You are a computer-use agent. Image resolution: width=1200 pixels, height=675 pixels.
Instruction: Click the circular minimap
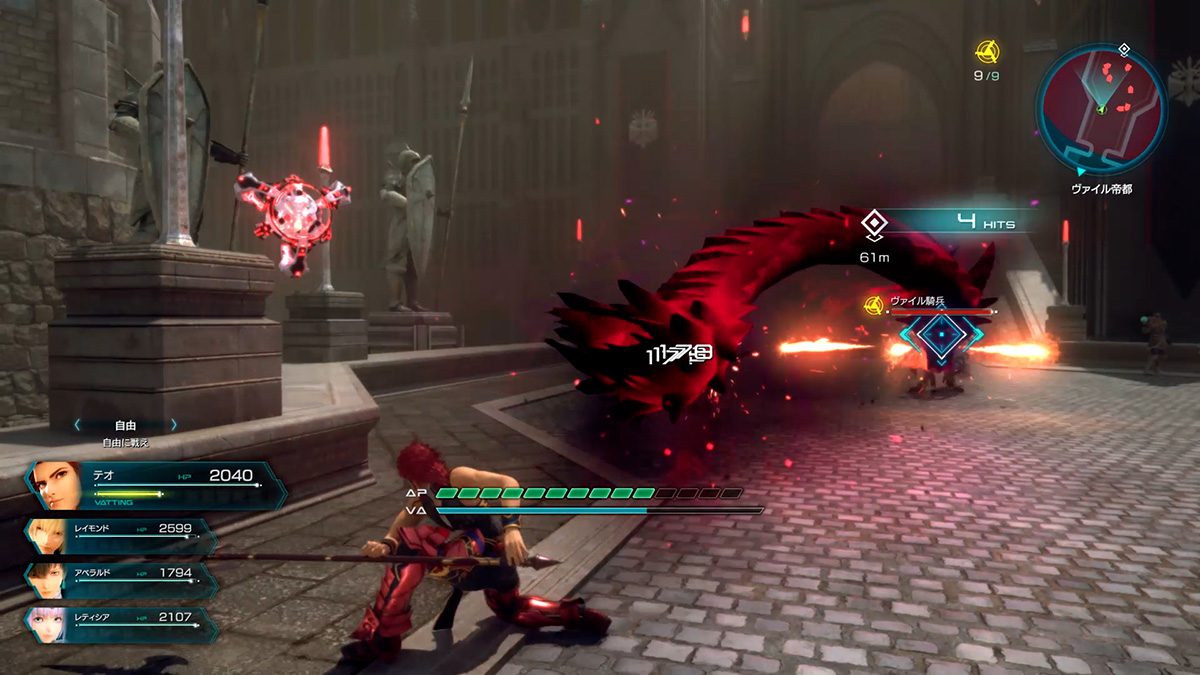pos(1100,108)
